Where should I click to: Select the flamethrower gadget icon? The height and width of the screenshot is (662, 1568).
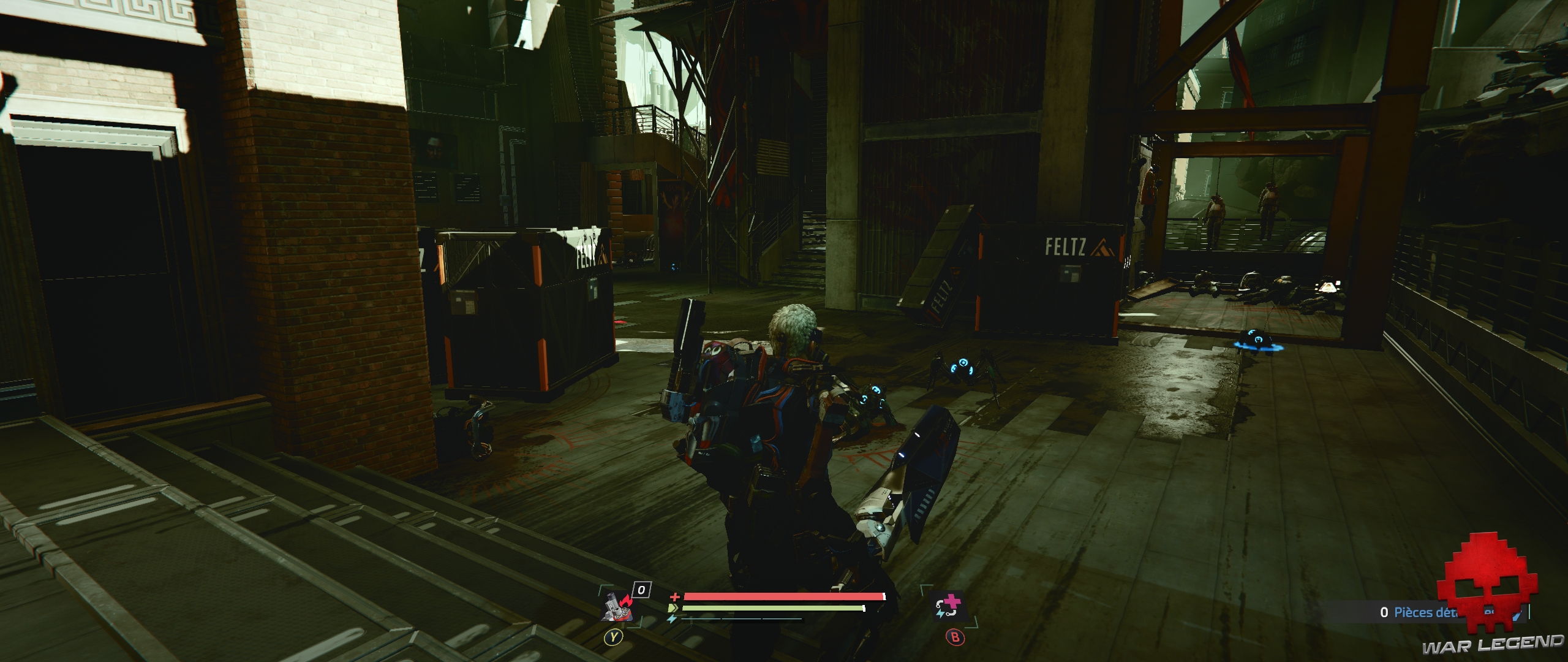[x=617, y=607]
